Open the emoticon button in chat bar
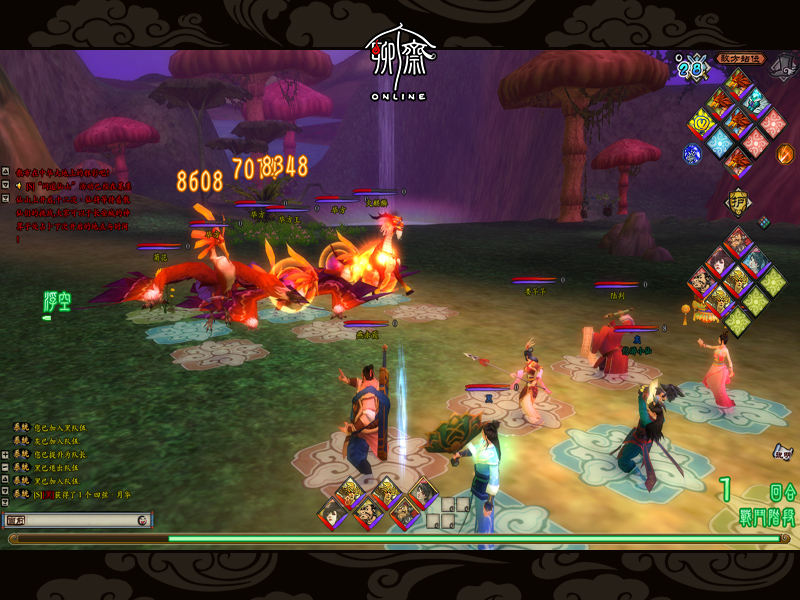The image size is (800, 600). click(x=142, y=520)
